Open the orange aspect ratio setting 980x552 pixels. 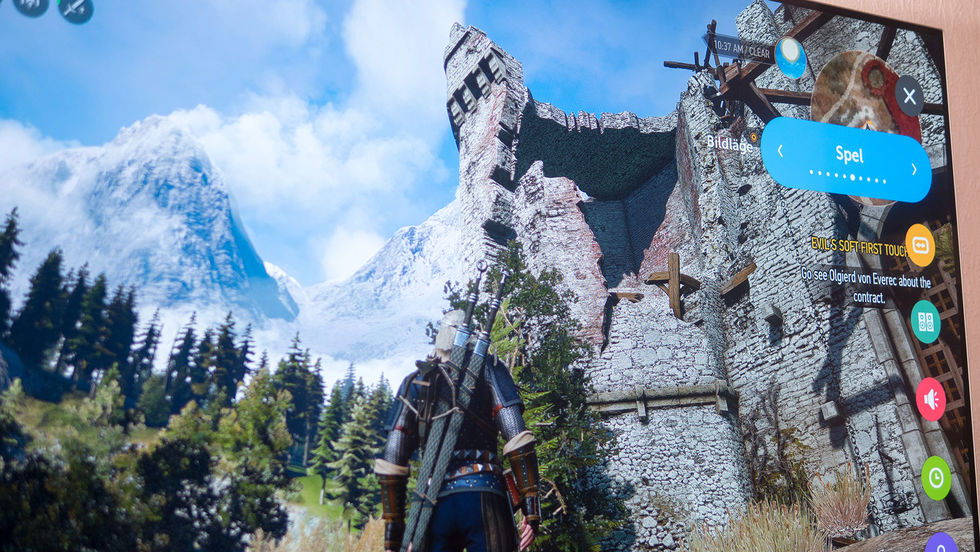tap(919, 245)
